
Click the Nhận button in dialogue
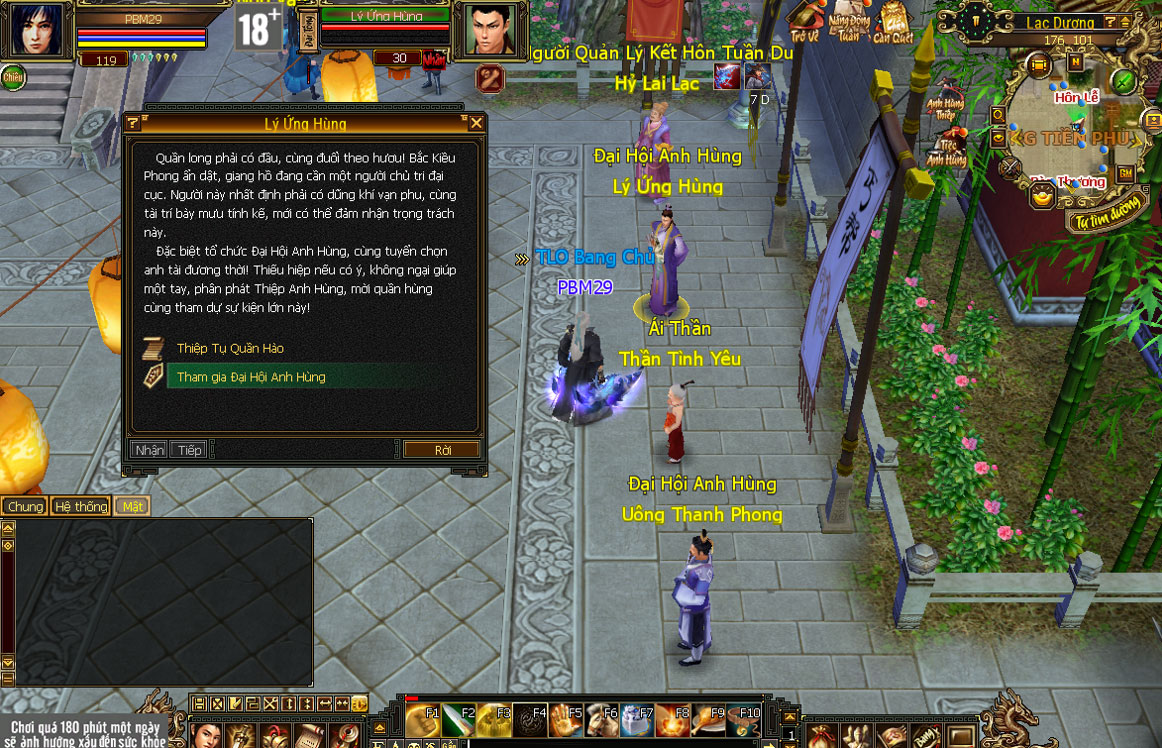(149, 450)
